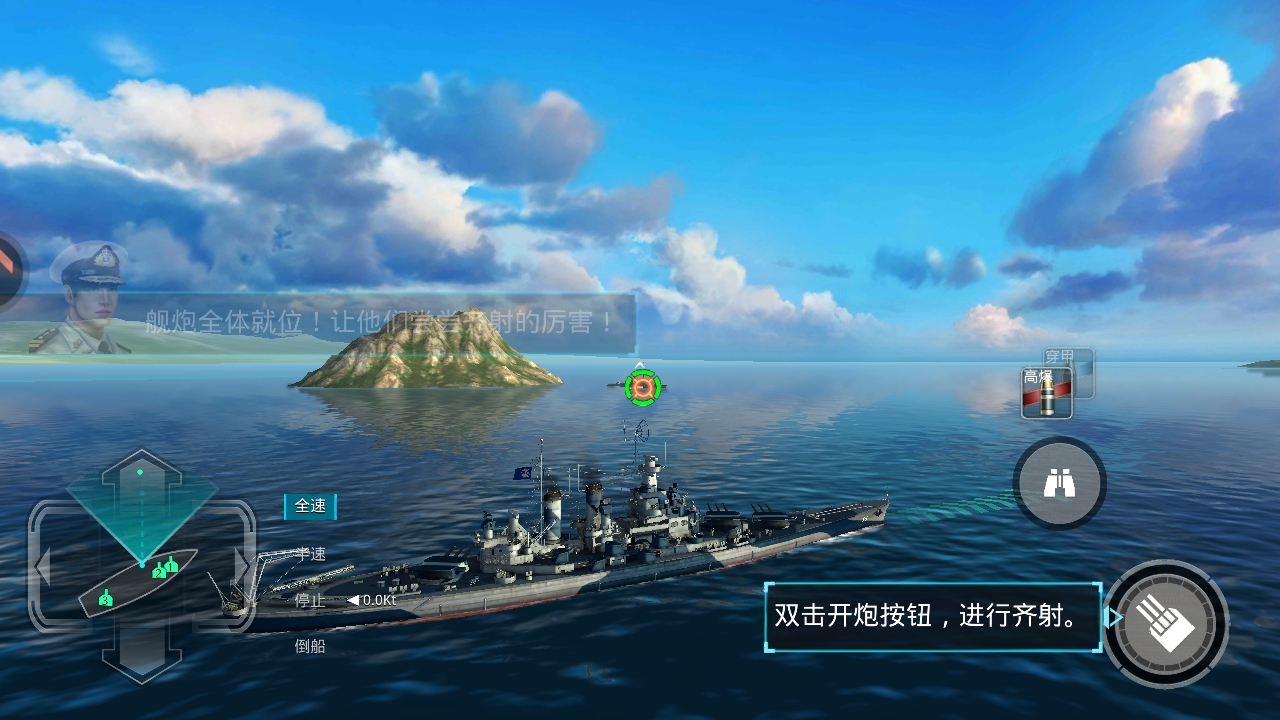Select 倒船 reverse on the throttle
The image size is (1280, 720).
coord(310,646)
